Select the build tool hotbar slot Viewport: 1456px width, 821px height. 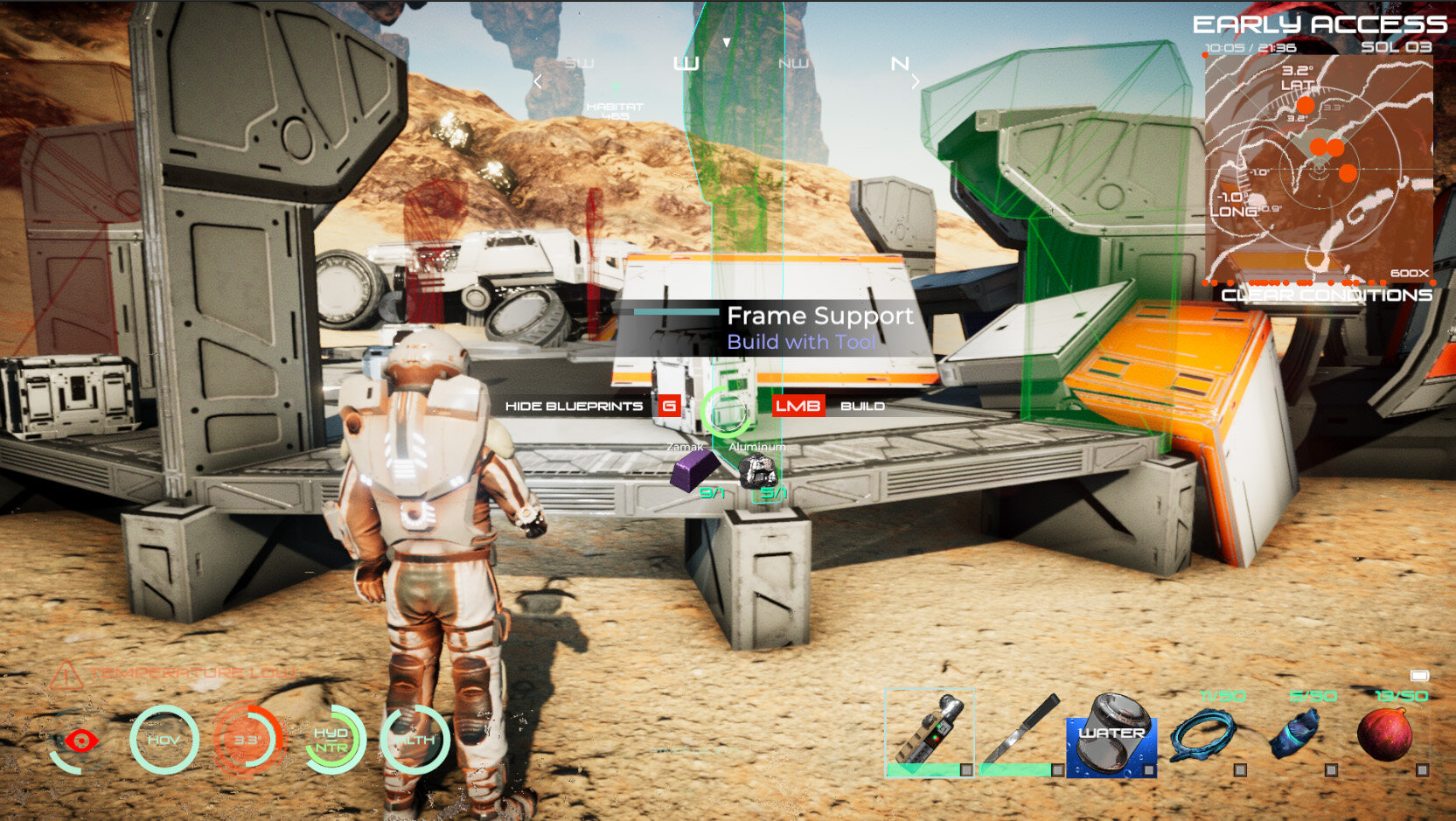pyautogui.click(x=929, y=733)
